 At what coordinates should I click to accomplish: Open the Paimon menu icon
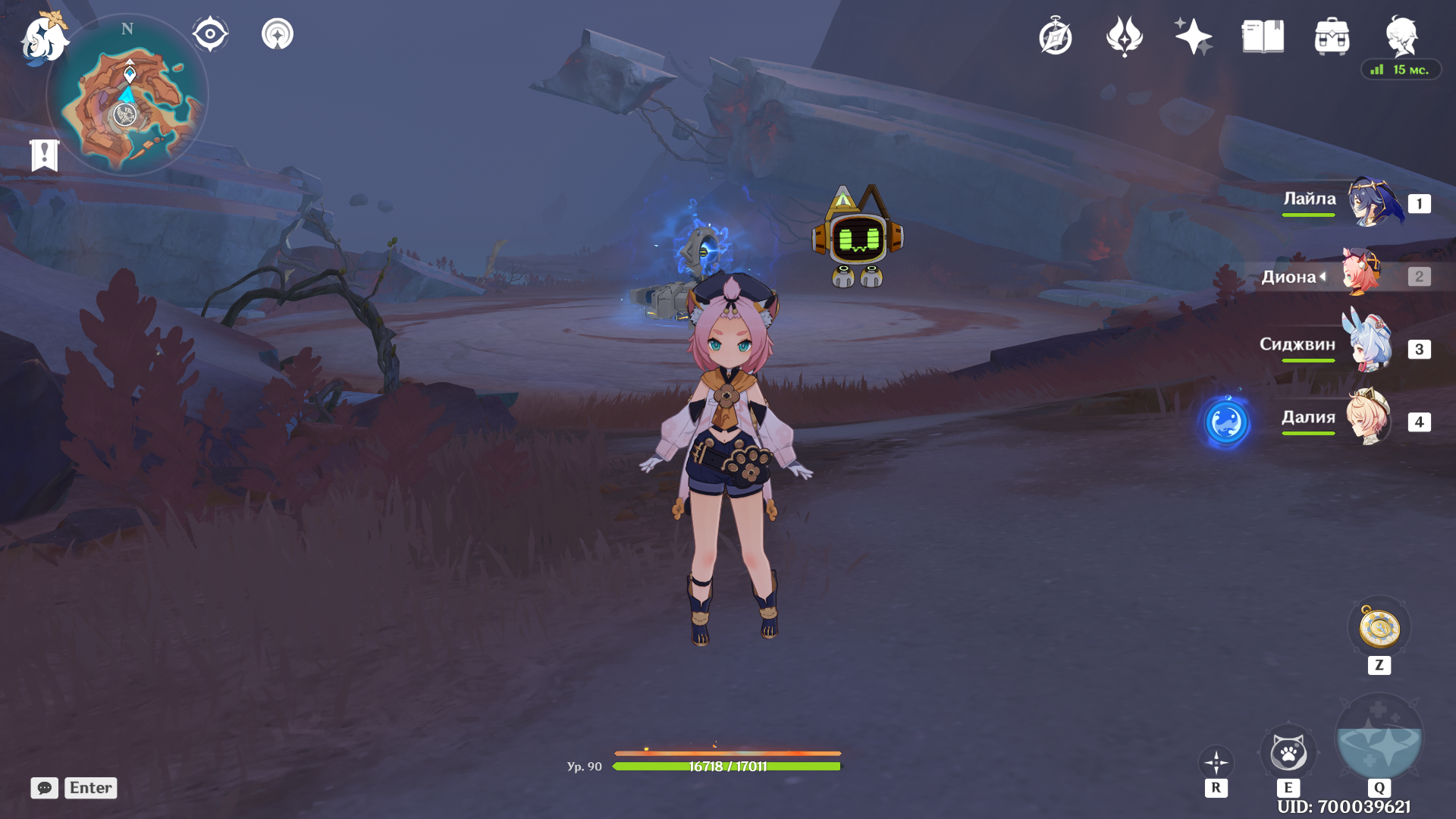click(x=44, y=38)
